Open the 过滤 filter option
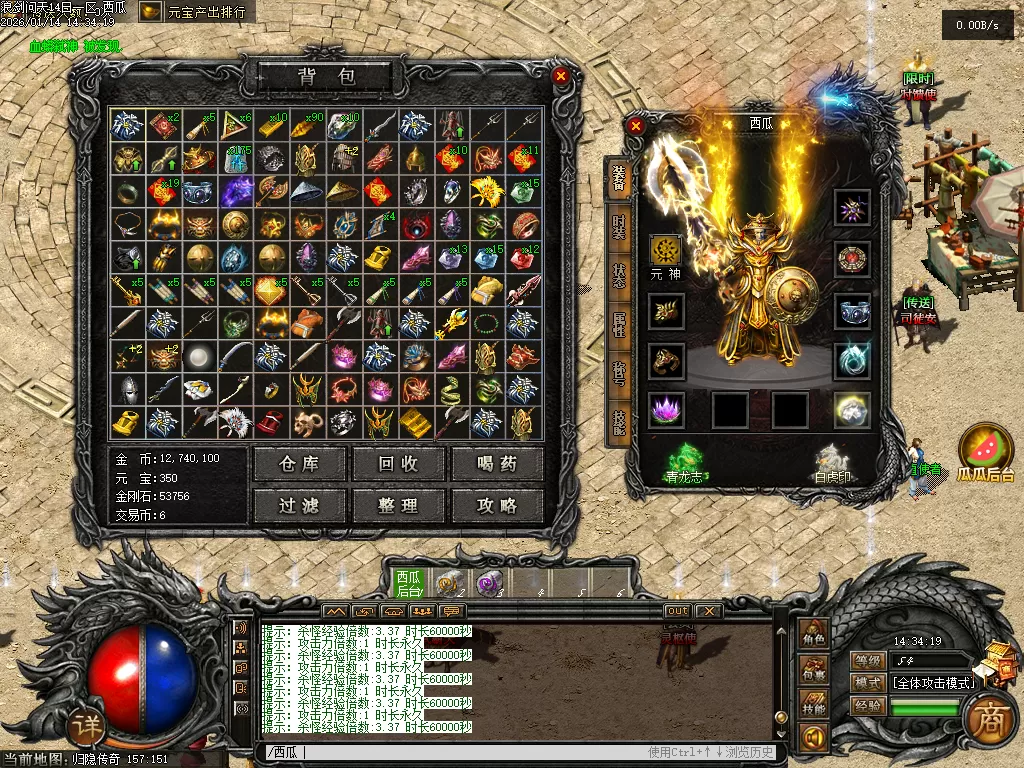This screenshot has height=768, width=1024. [x=299, y=505]
